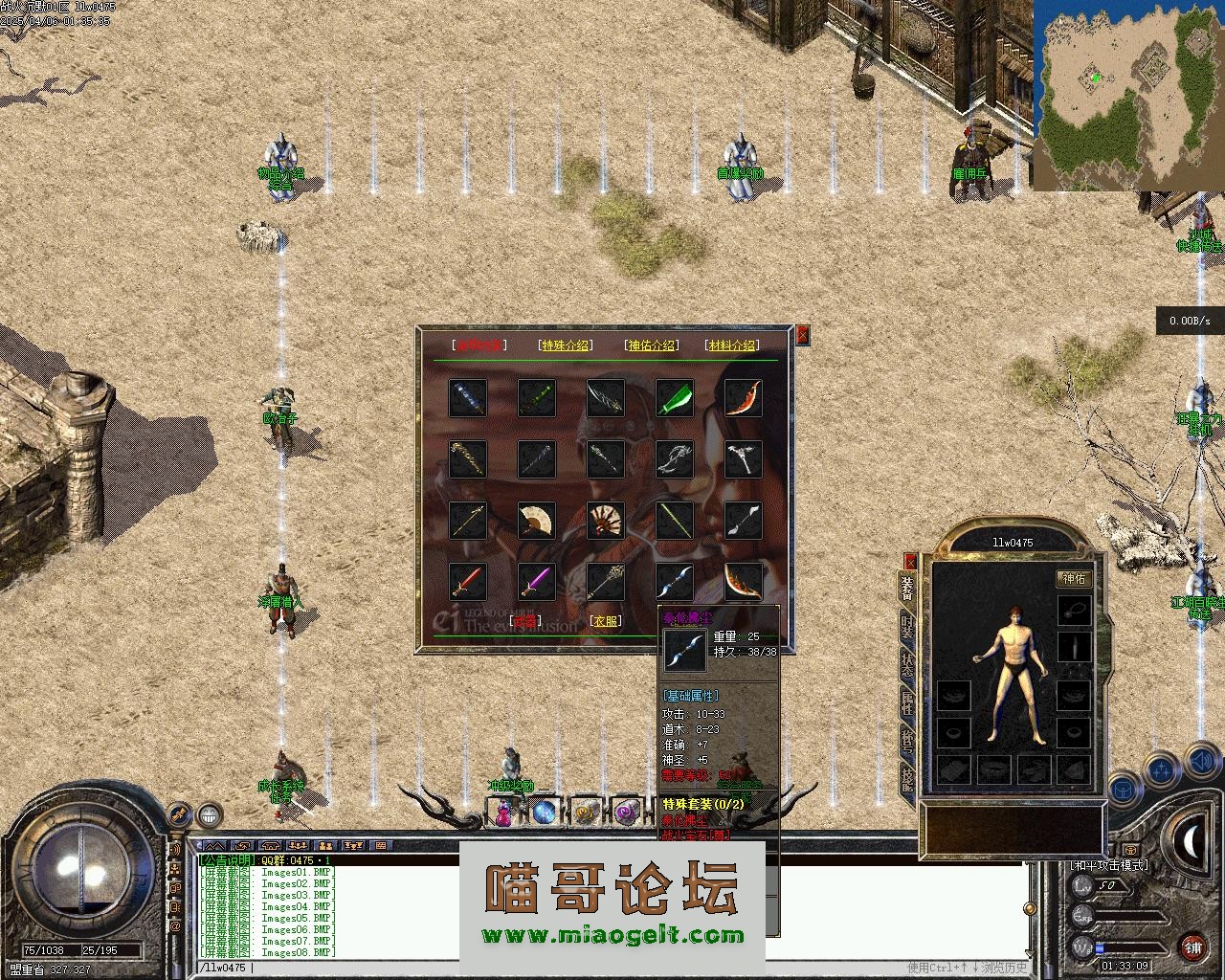Choose the purple sword weapon slot
The image size is (1225, 980).
(x=536, y=582)
